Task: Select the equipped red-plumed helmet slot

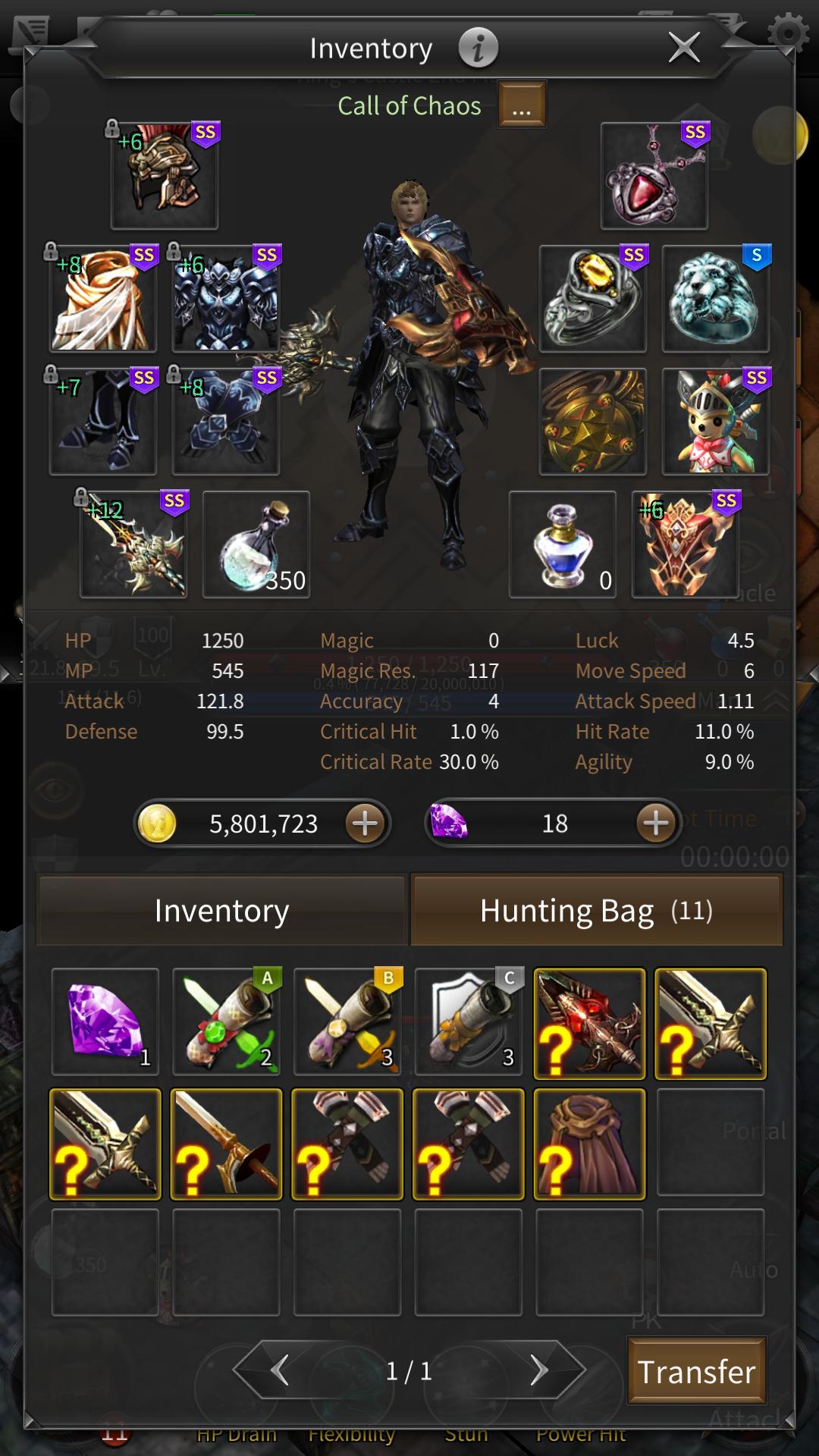Action: pos(165,175)
